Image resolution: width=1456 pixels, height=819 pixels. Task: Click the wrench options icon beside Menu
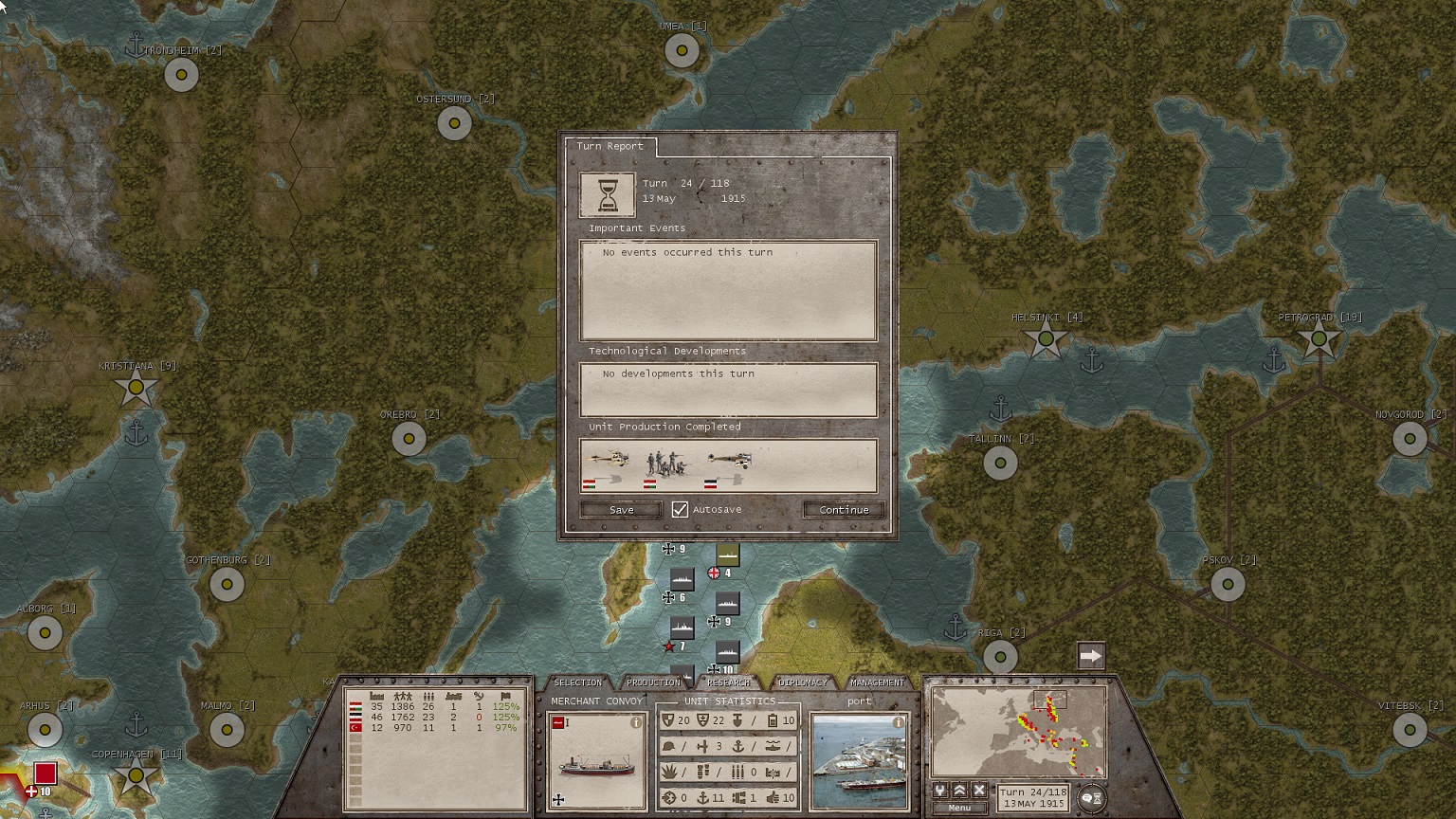[940, 791]
